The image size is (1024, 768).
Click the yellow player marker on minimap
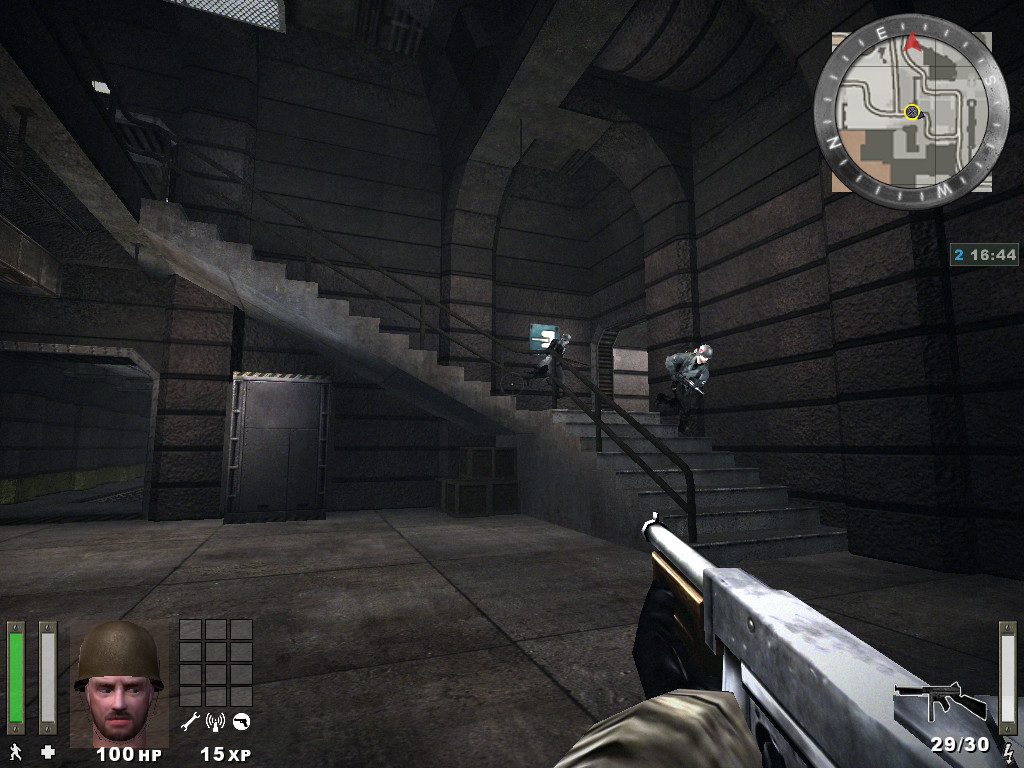912,112
